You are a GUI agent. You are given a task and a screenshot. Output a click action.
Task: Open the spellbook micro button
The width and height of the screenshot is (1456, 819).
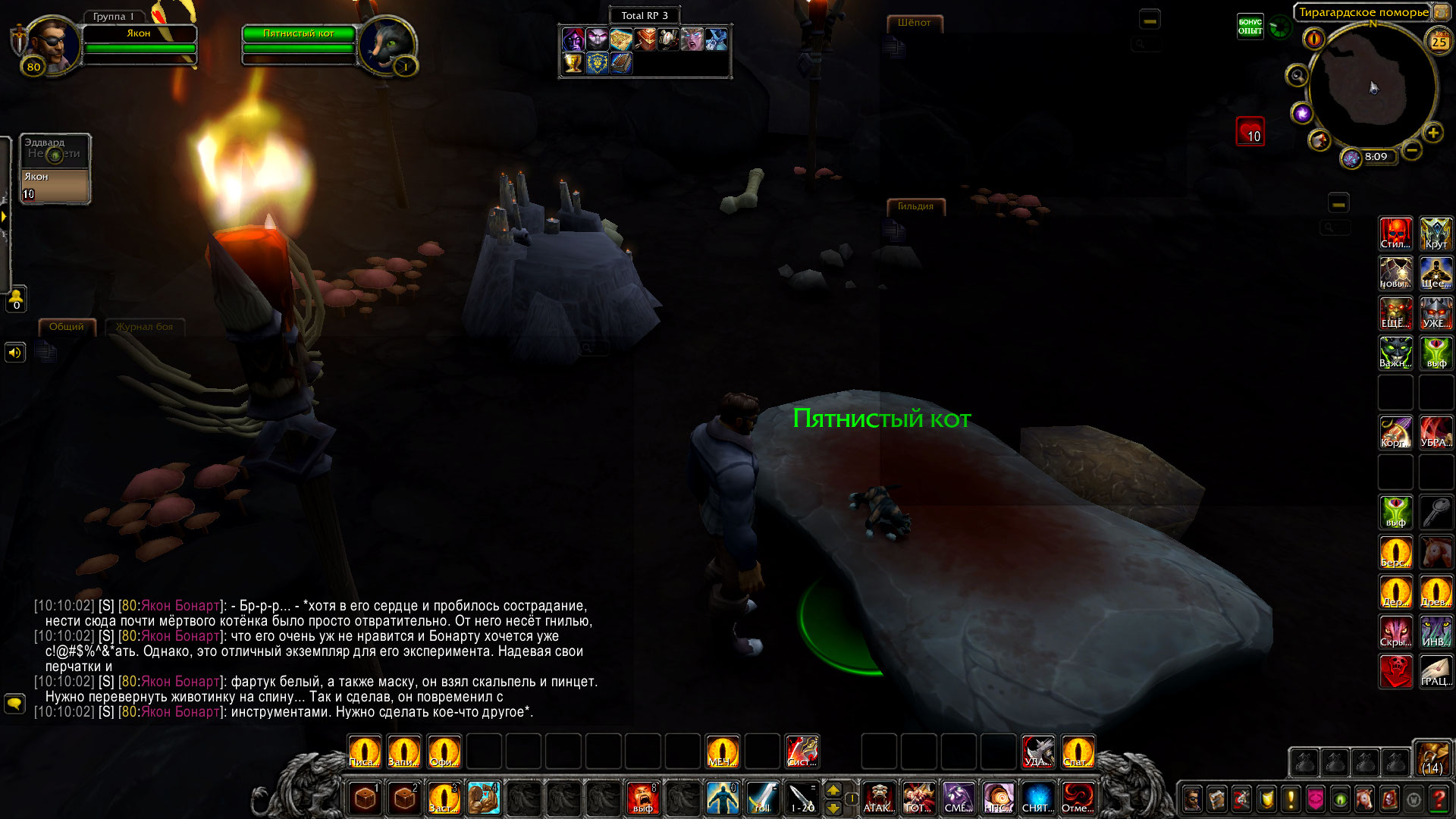click(x=1217, y=799)
